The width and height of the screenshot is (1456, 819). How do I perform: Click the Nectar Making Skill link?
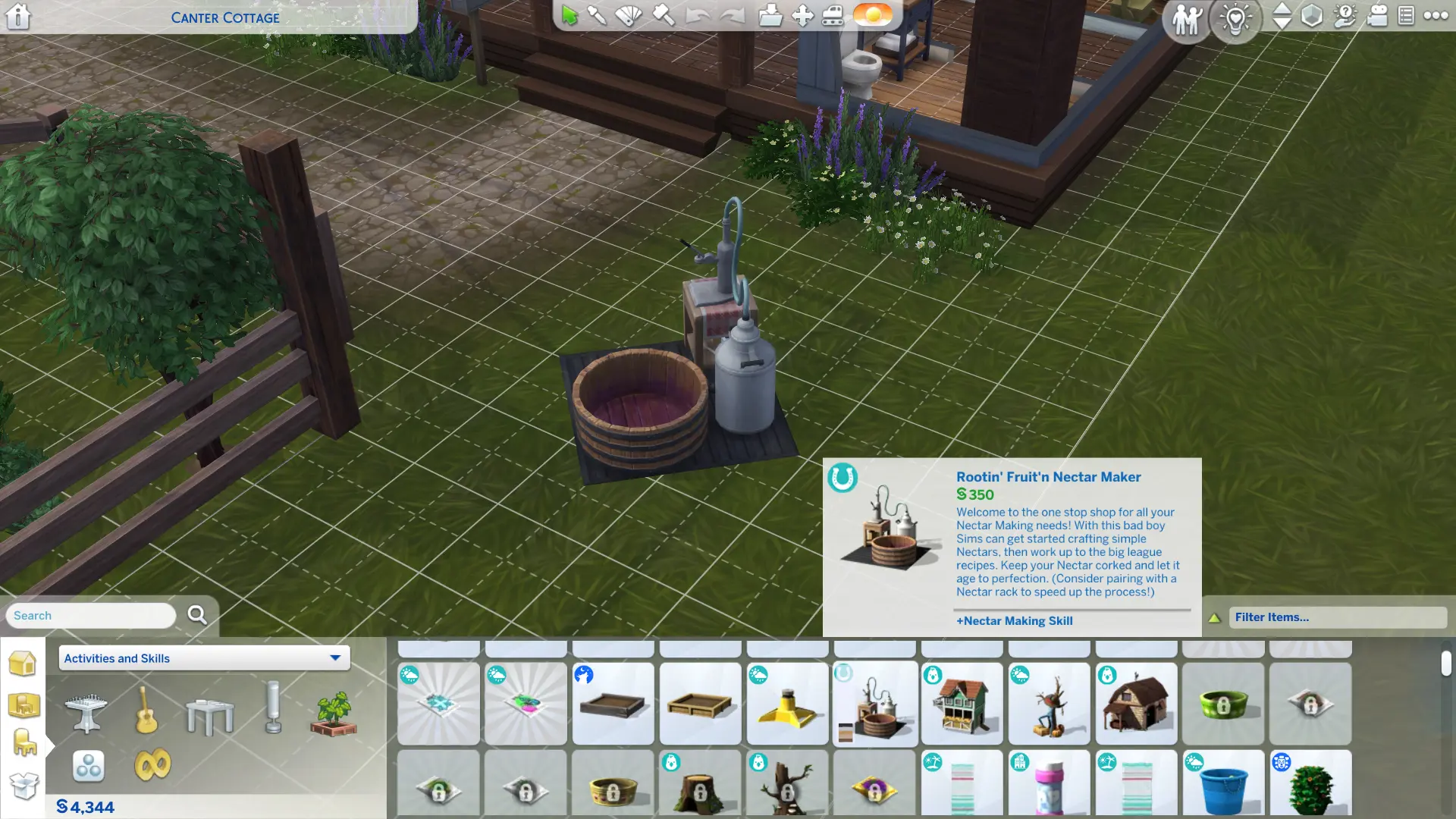point(1015,620)
